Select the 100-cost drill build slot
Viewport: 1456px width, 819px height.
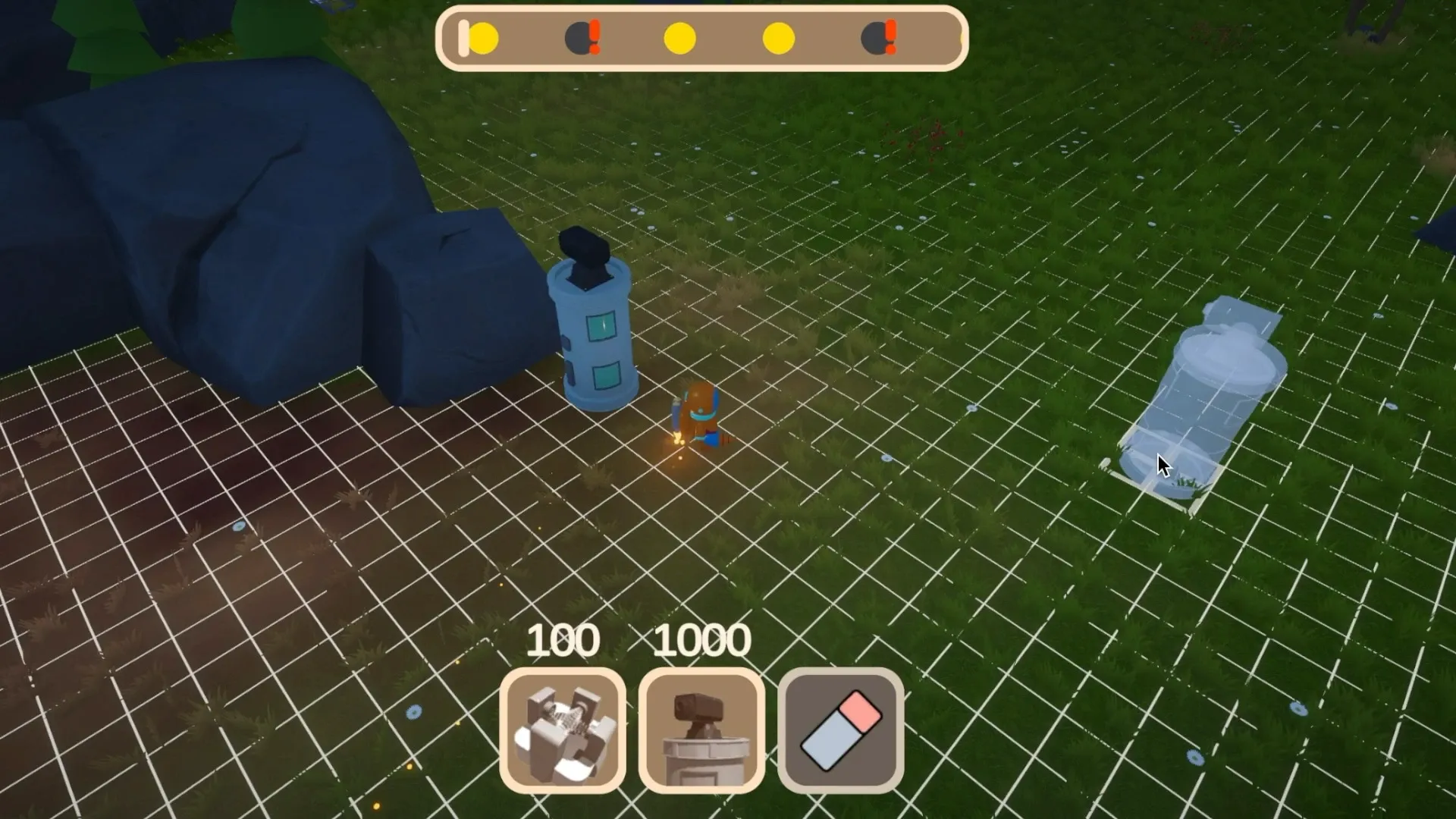pyautogui.click(x=563, y=730)
